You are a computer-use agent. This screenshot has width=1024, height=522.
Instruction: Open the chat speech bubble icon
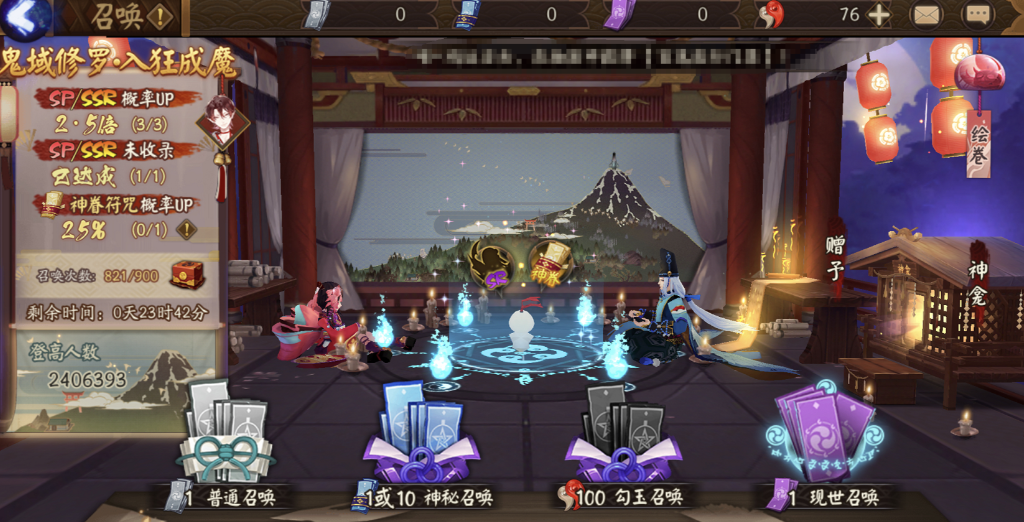pos(977,15)
